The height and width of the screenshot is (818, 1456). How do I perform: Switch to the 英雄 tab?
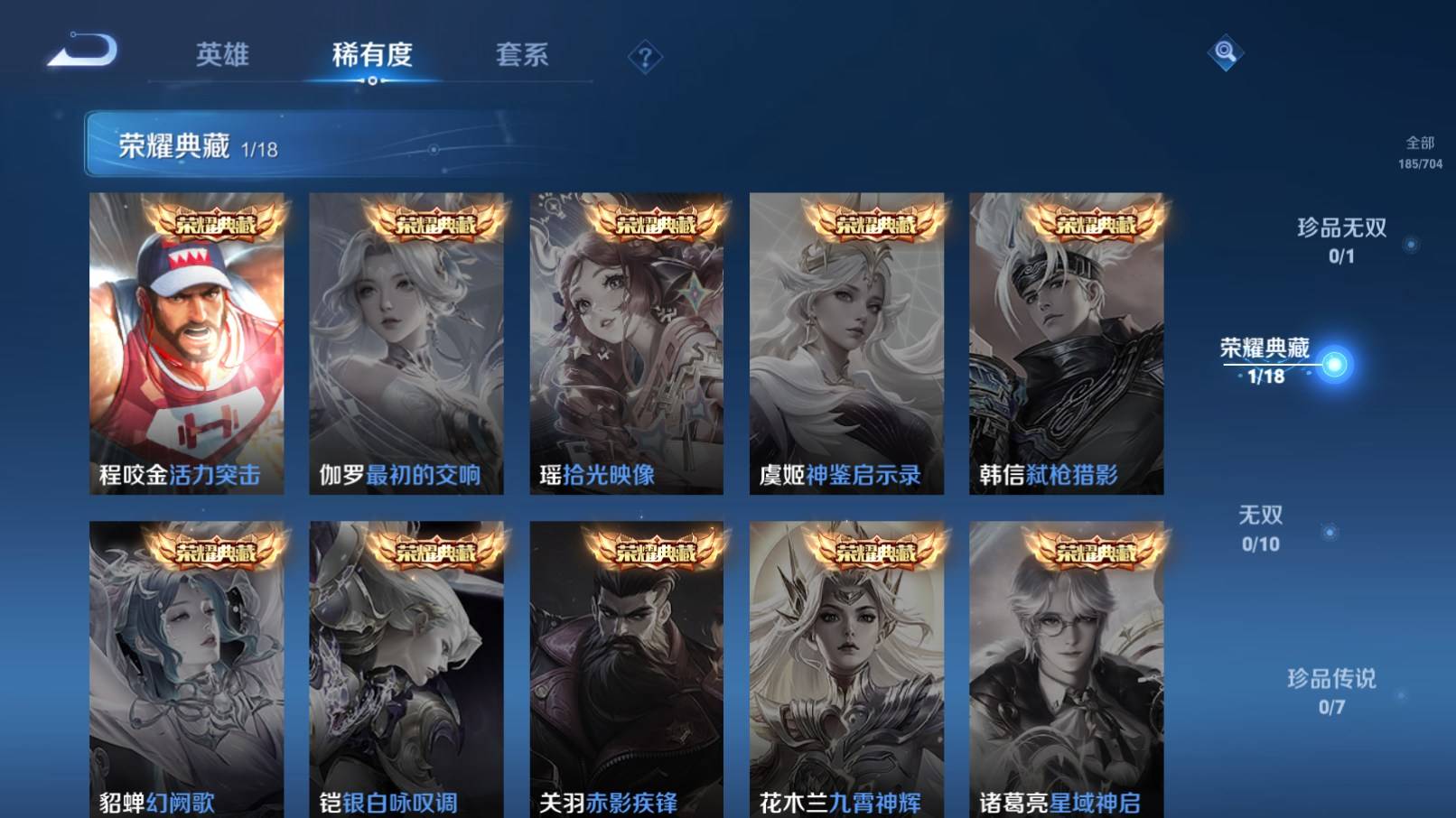point(224,54)
